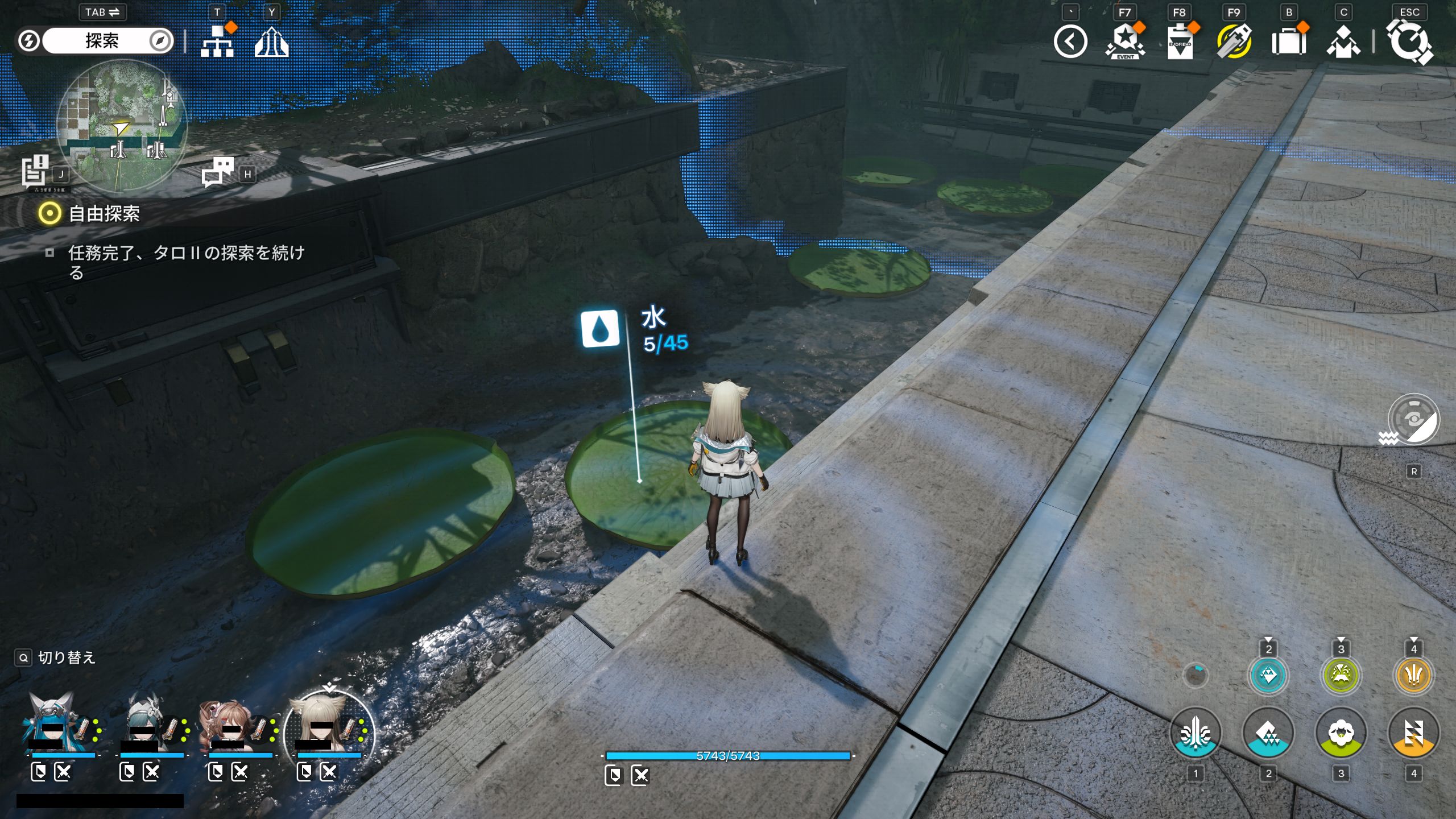Open the main system gear menu
1456x819 pixels.
point(1409,42)
